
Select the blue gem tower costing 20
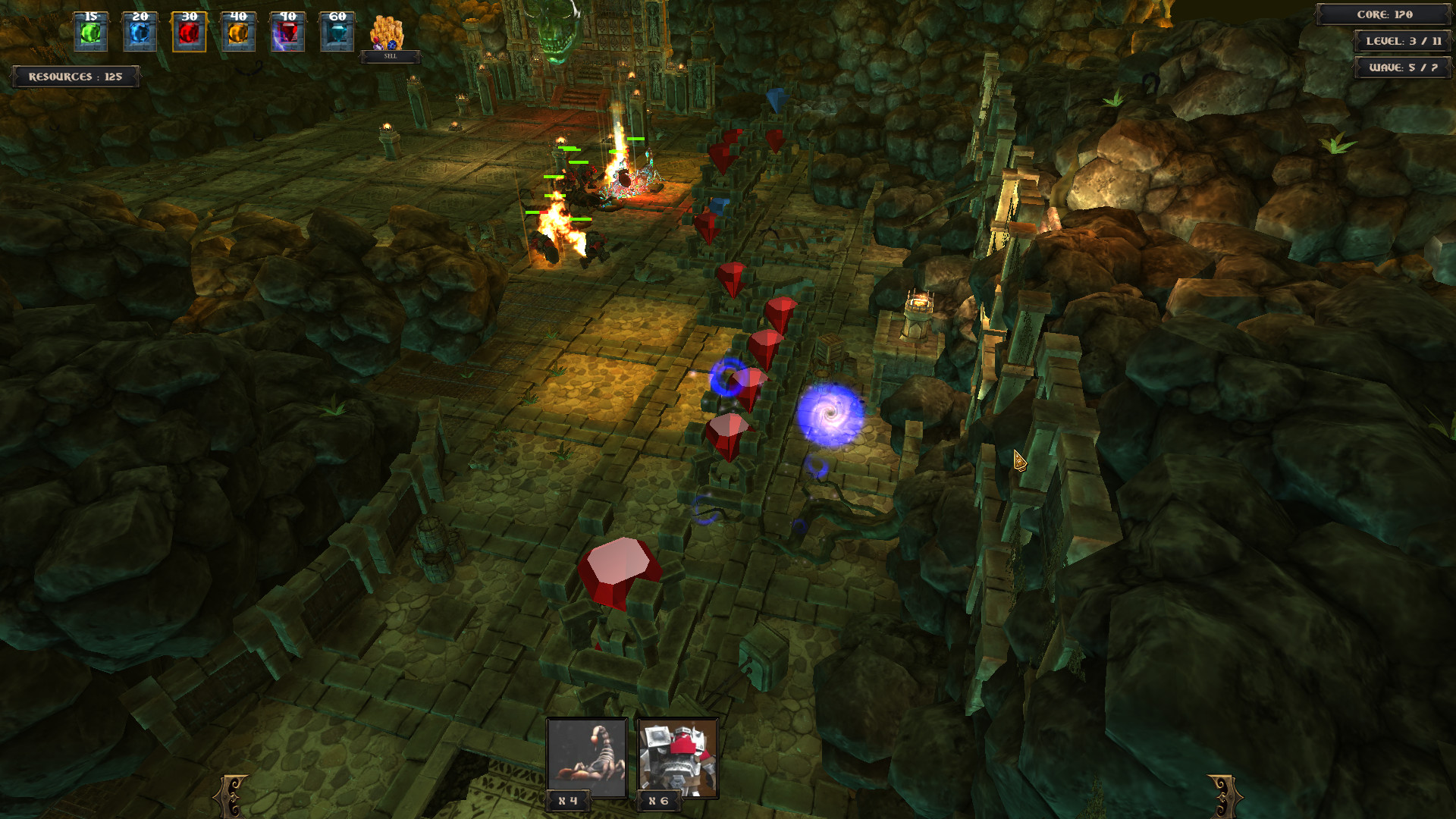(137, 32)
